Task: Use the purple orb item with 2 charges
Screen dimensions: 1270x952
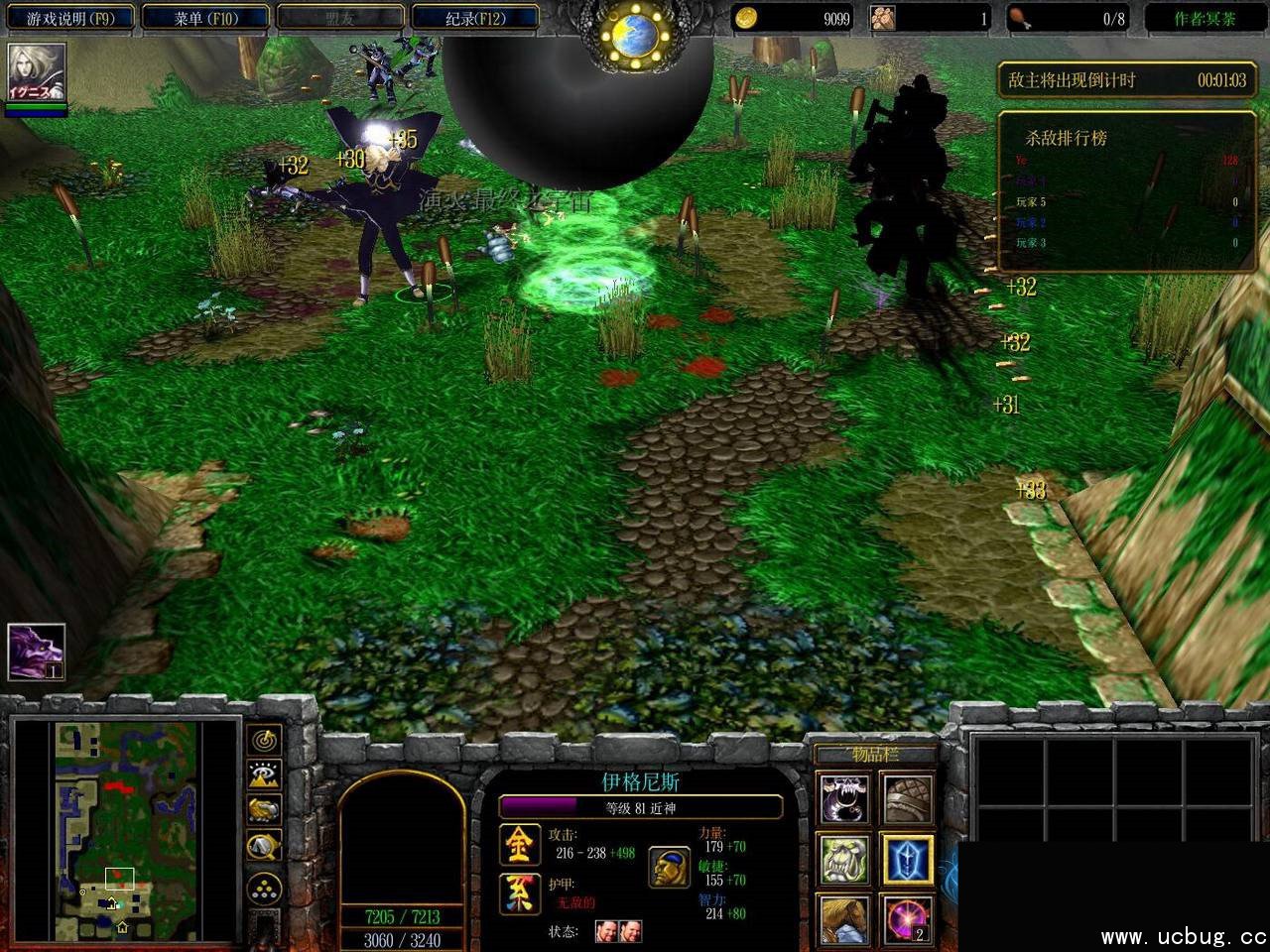Action: (907, 919)
